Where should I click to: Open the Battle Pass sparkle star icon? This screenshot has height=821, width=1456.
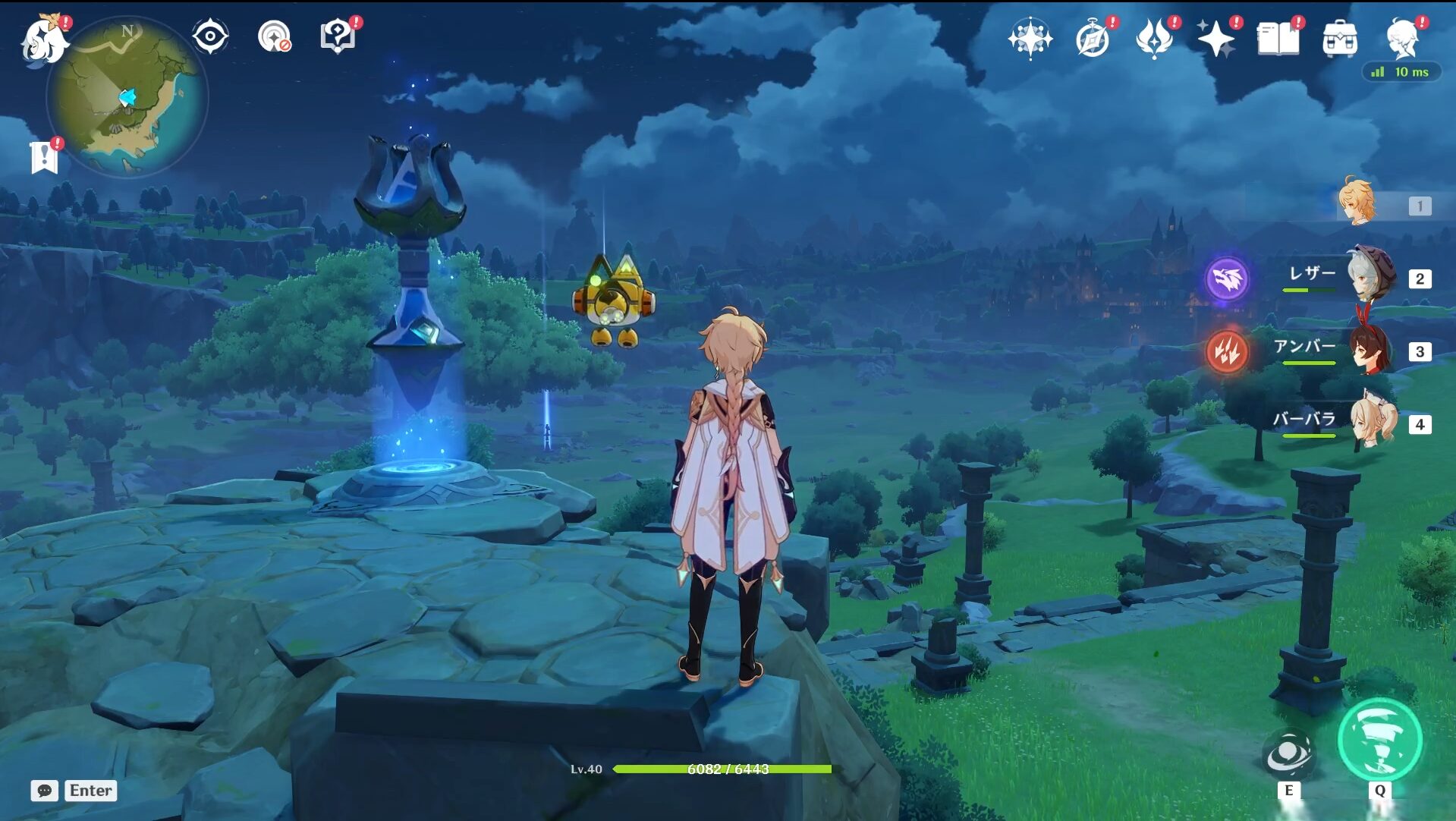tap(1215, 38)
